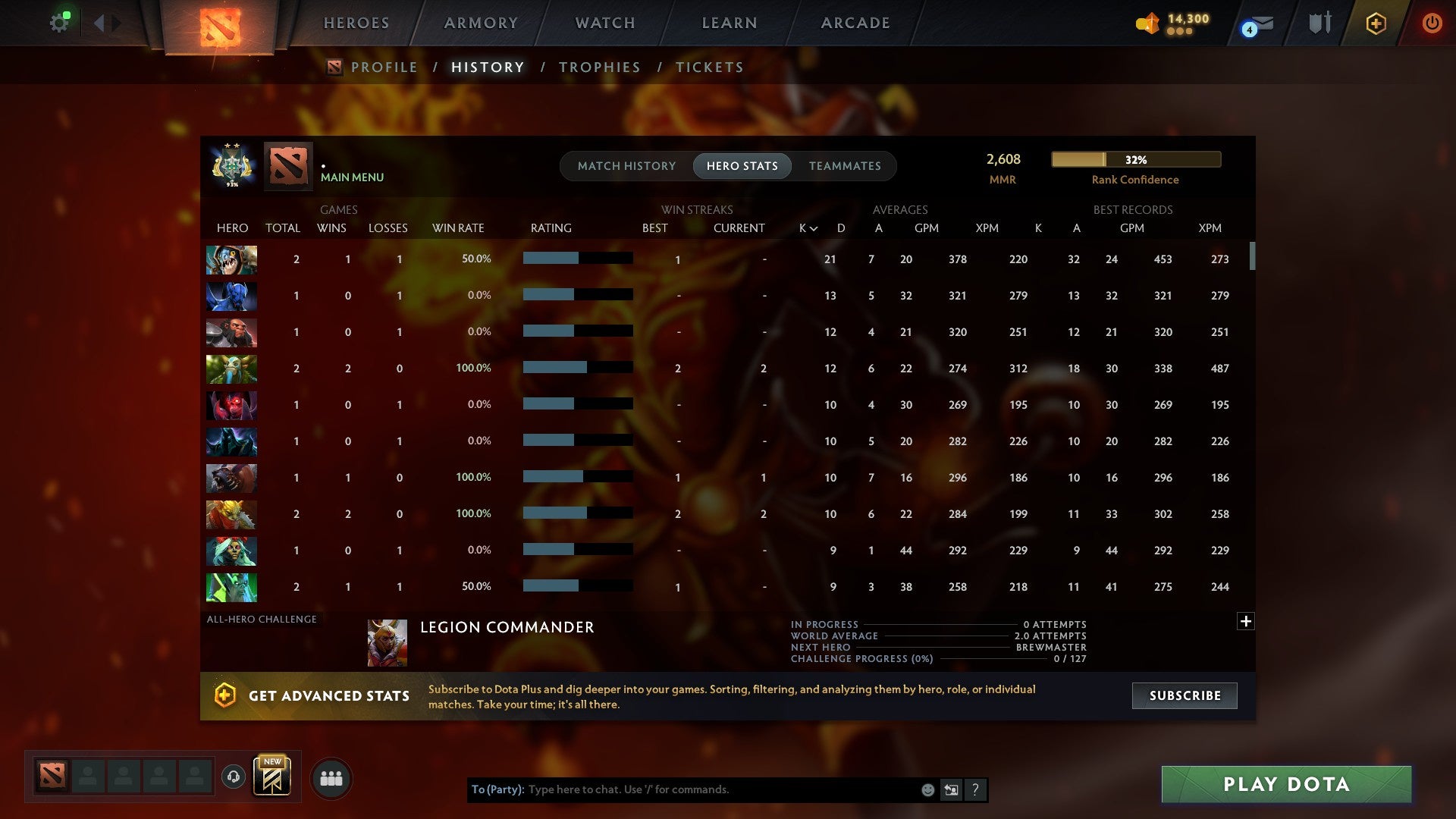The image size is (1456, 819).
Task: Open the Dota Plus hexagon icon
Action: (1376, 23)
